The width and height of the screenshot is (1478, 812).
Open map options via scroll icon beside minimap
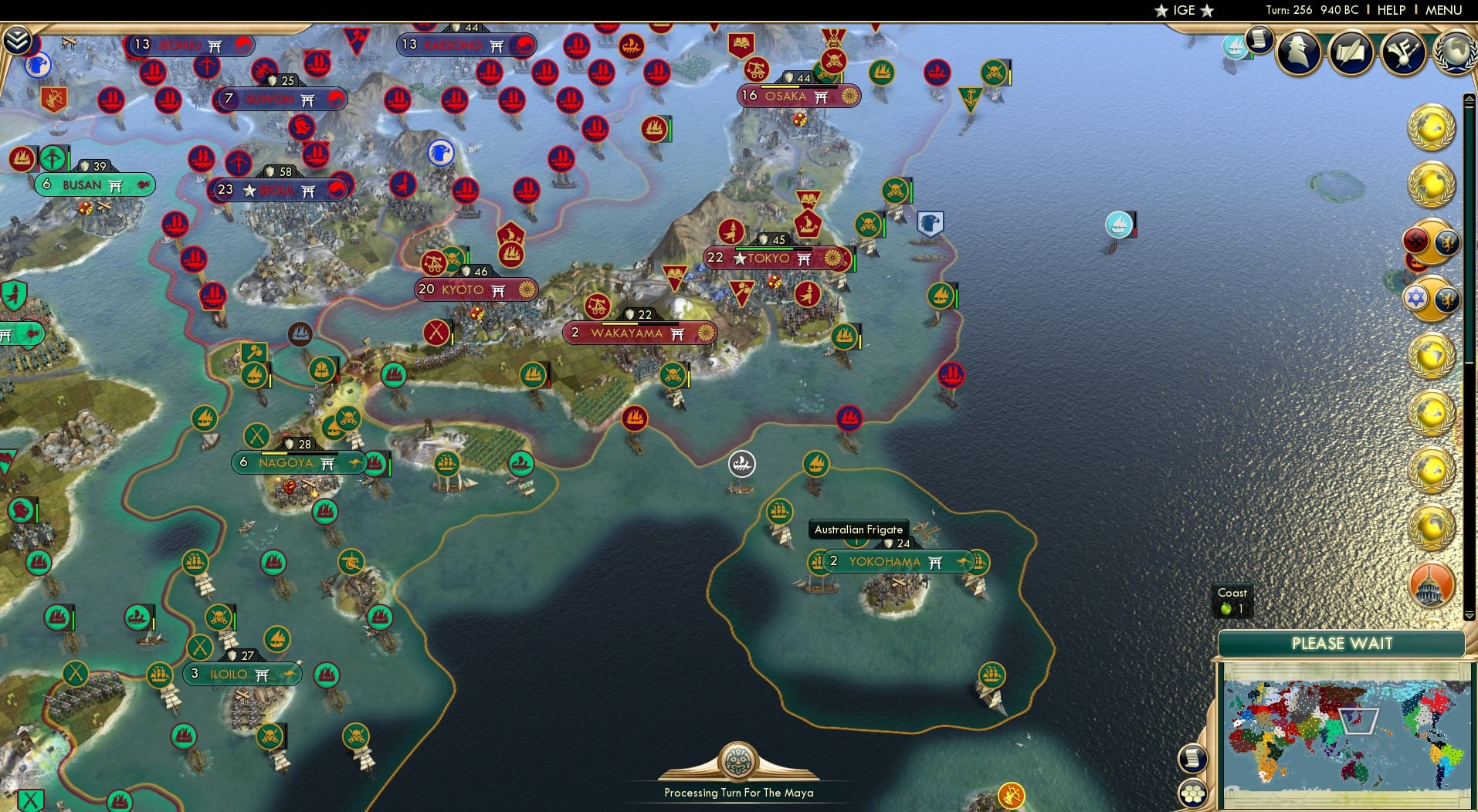point(1193,758)
